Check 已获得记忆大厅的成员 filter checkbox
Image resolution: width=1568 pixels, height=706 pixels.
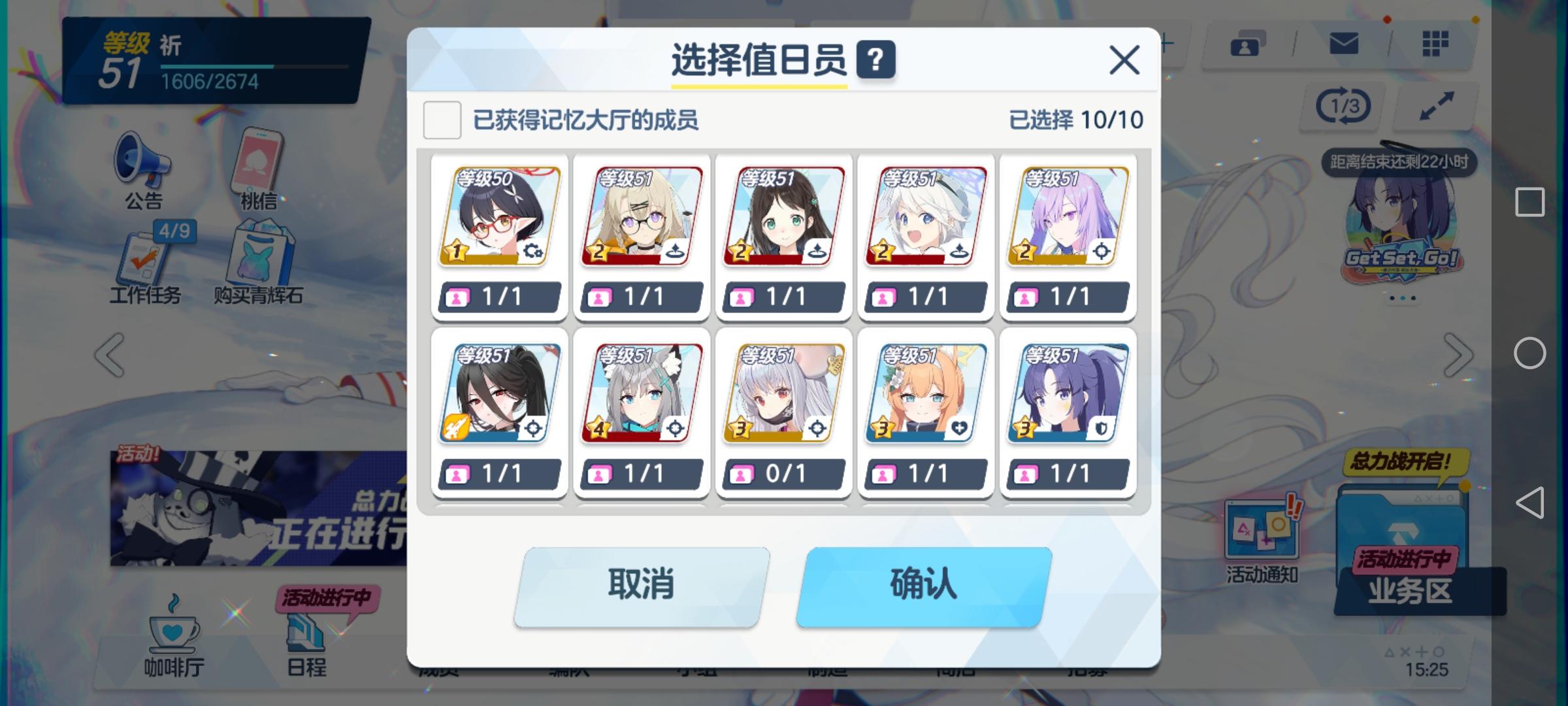tap(442, 120)
